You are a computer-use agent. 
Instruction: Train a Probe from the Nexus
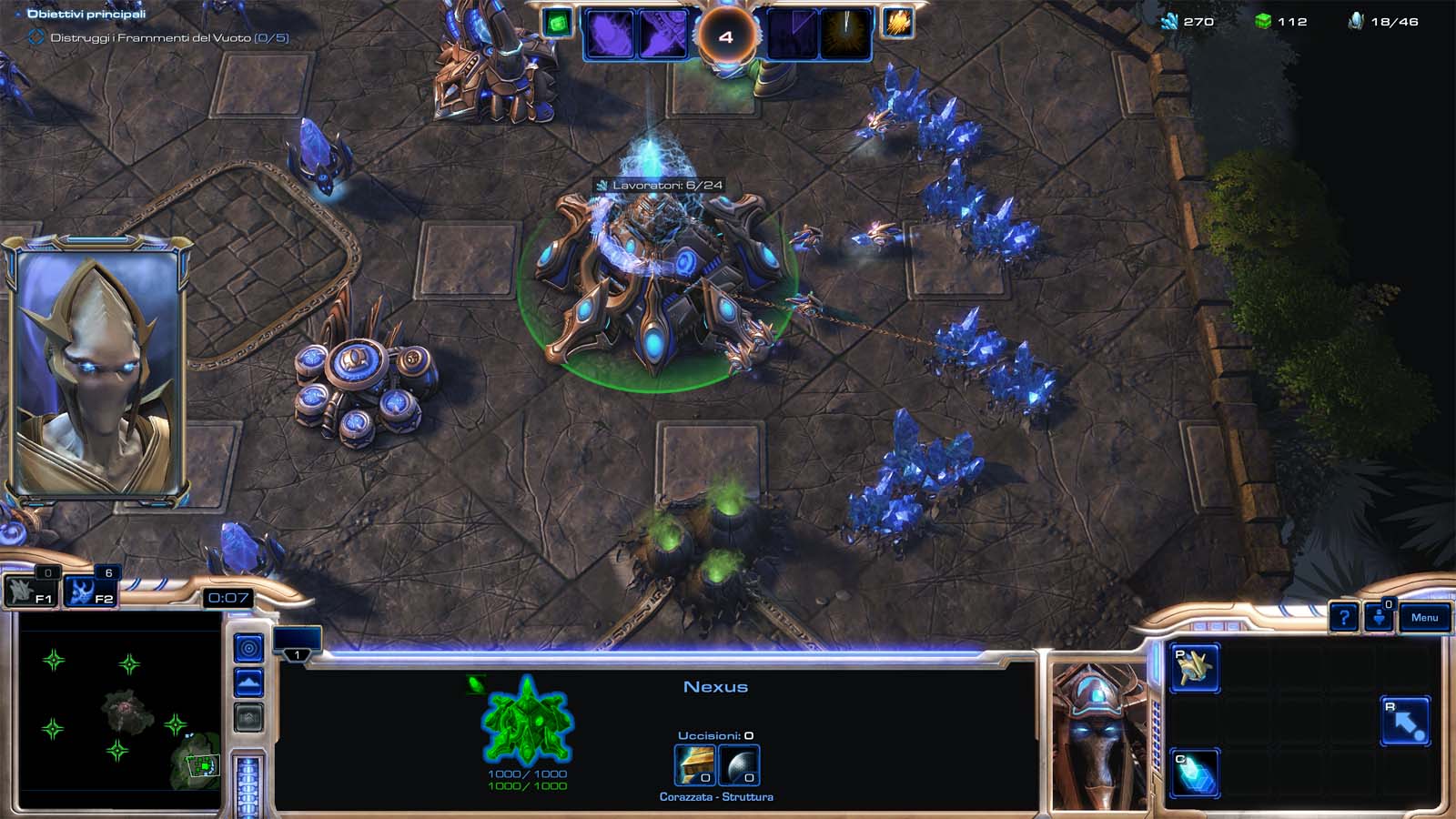pos(1194,669)
